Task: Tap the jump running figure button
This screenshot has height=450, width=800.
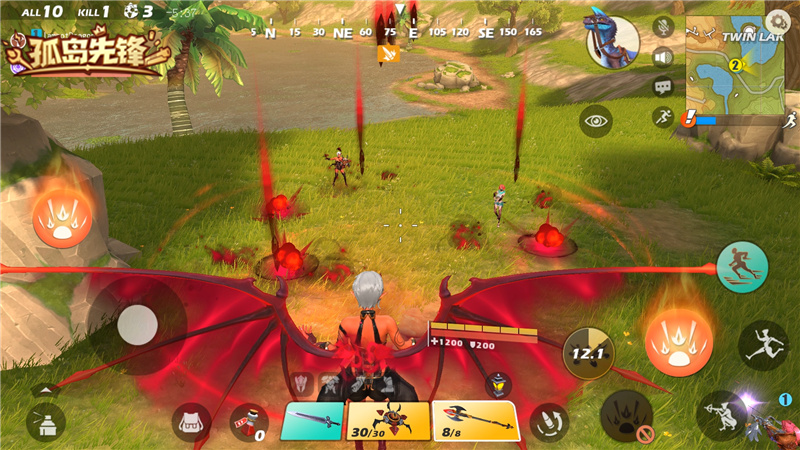Action: [763, 346]
